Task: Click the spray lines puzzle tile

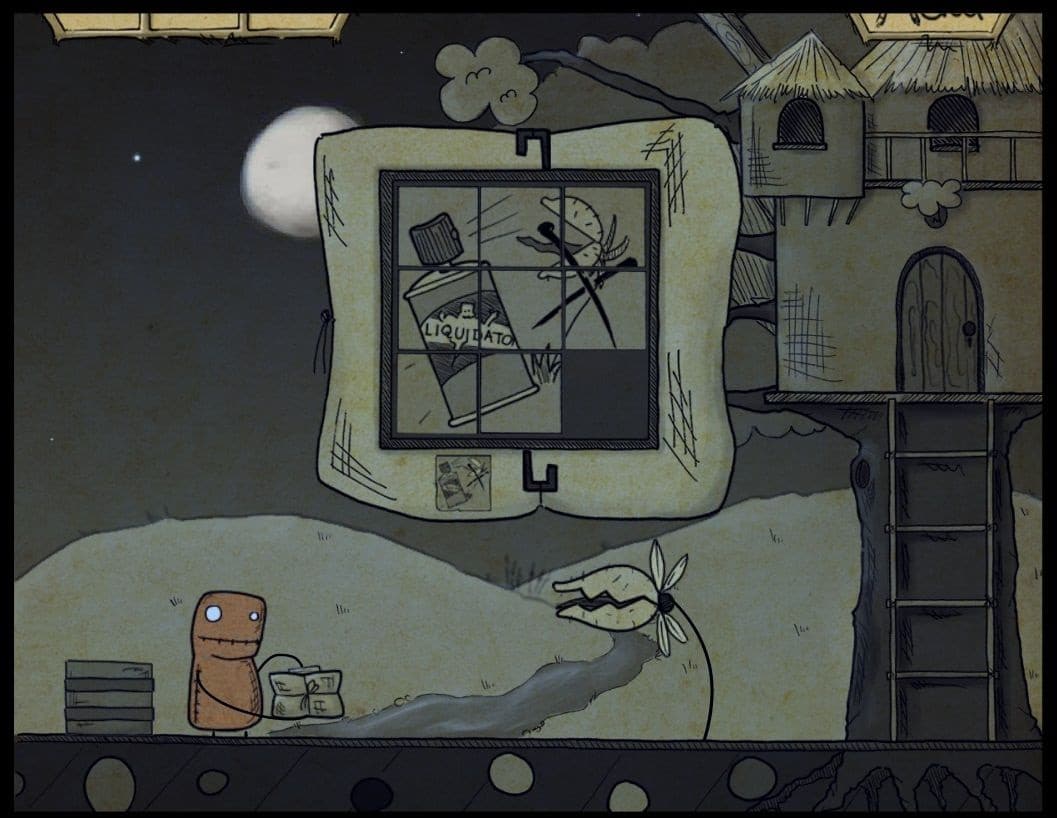Action: click(520, 226)
